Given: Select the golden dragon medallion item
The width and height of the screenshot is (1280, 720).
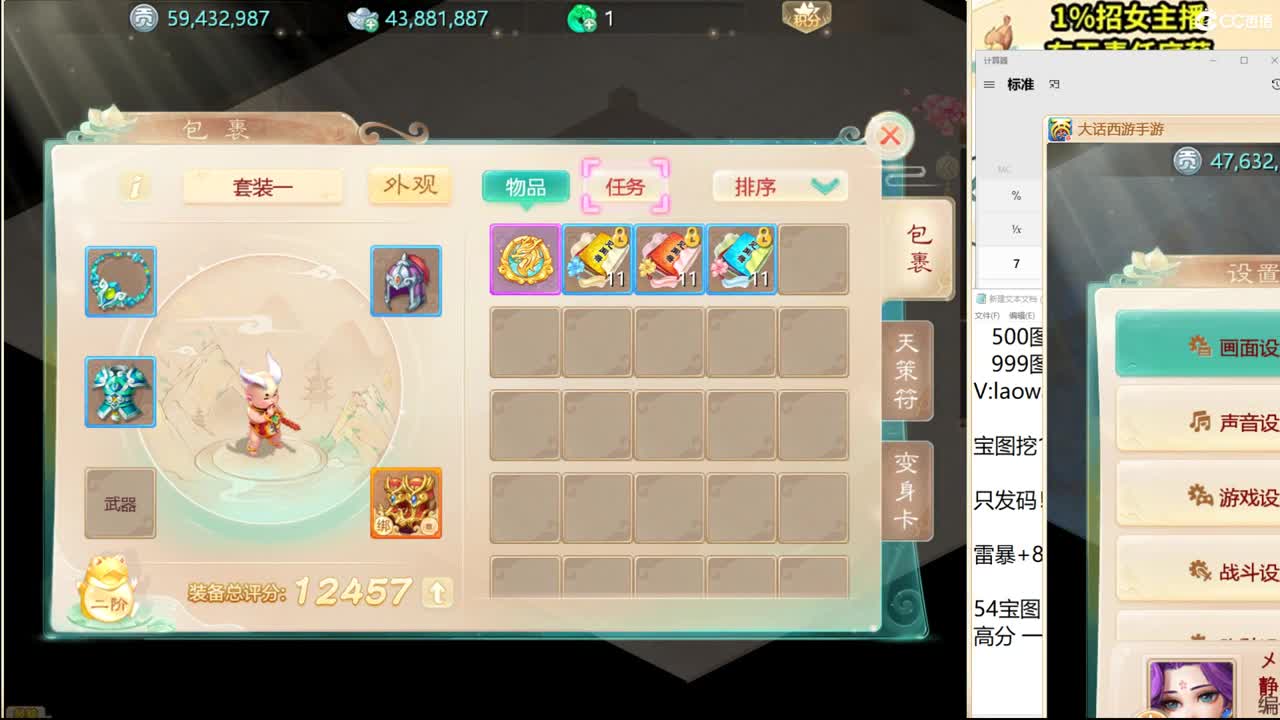Looking at the screenshot, I should tap(524, 259).
